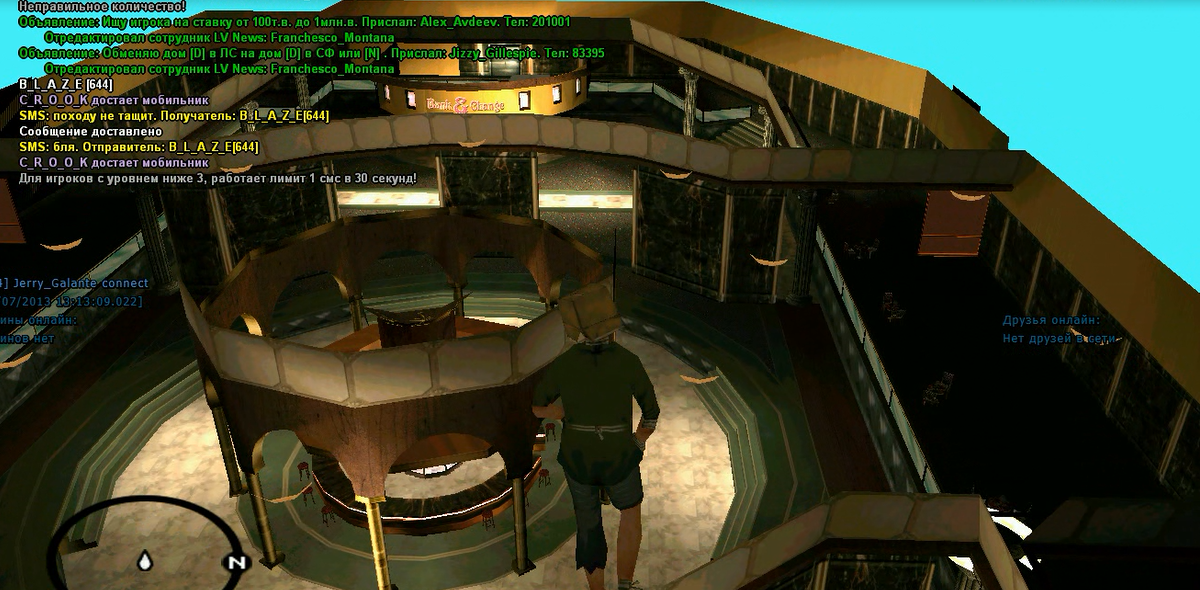
Task: Select the SMS received from B_L_A_Z_E
Action: coord(139,147)
